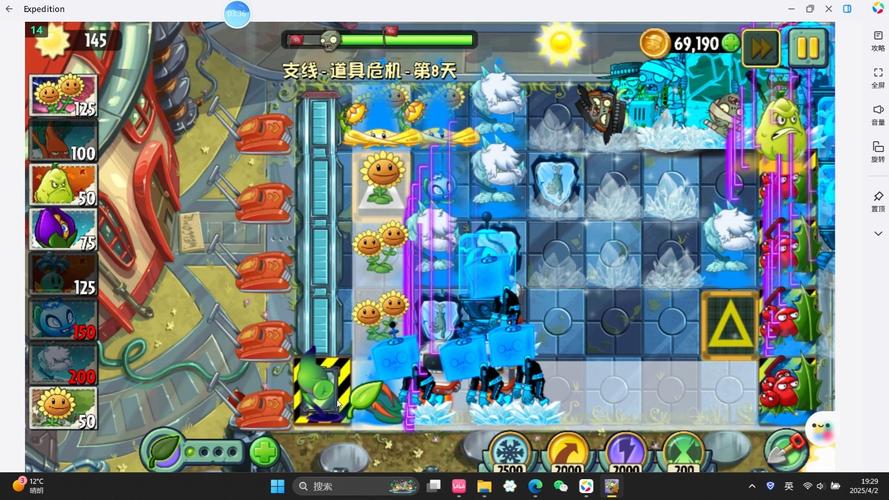Open the 全屏 fullscreen option in the sidebar

(x=878, y=78)
